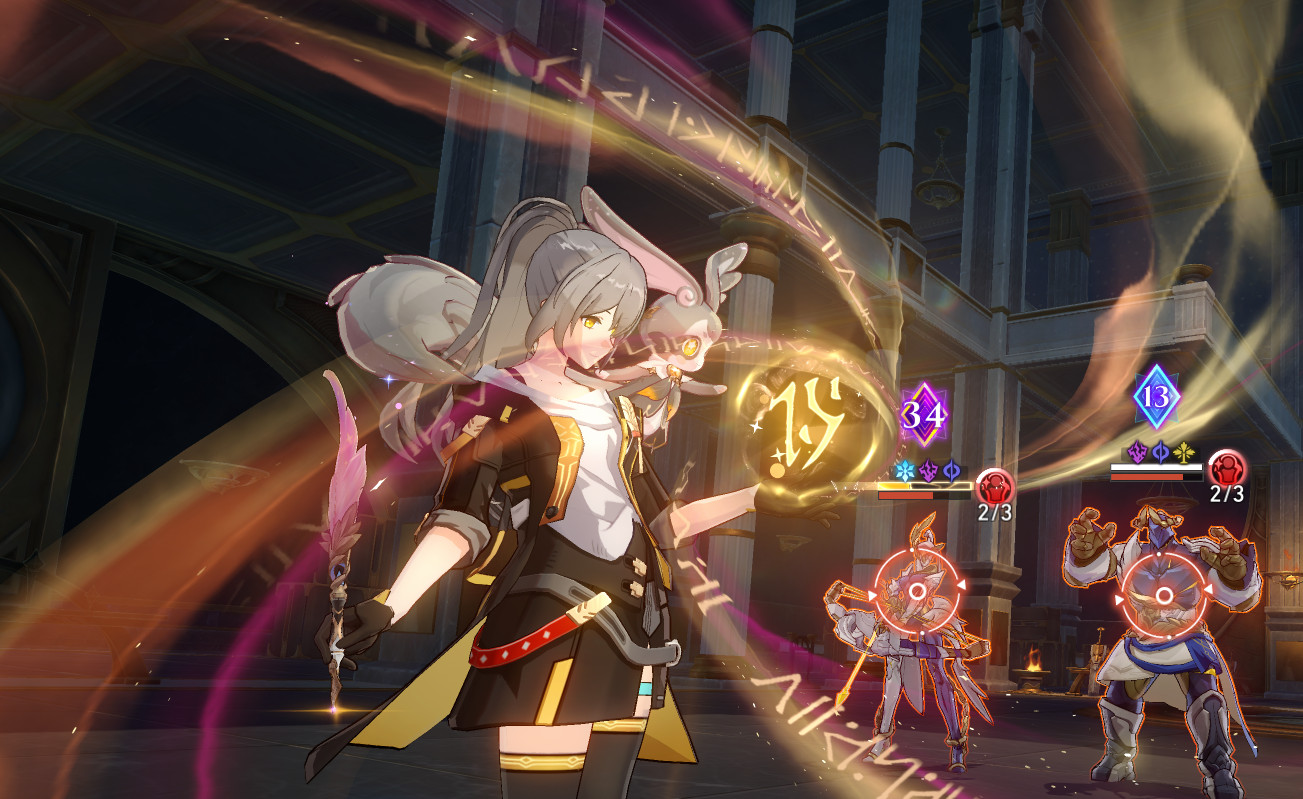
Task: Click the yellow Wind weakness icon on right enemy
Action: pos(1183,452)
